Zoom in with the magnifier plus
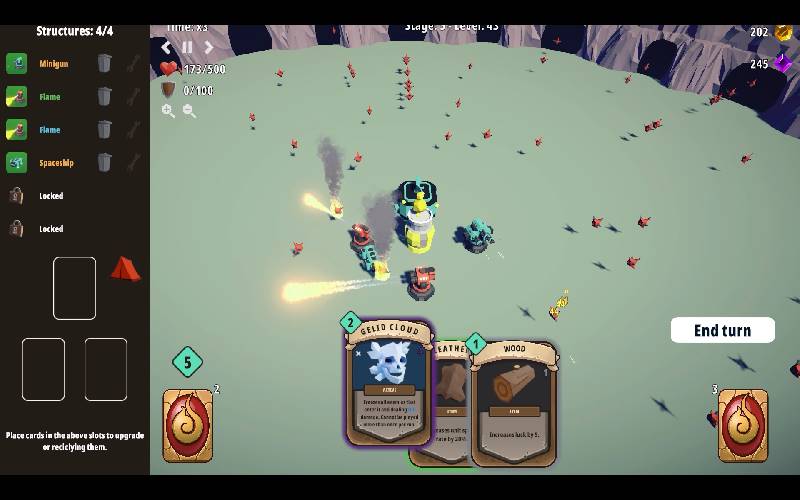 (168, 111)
